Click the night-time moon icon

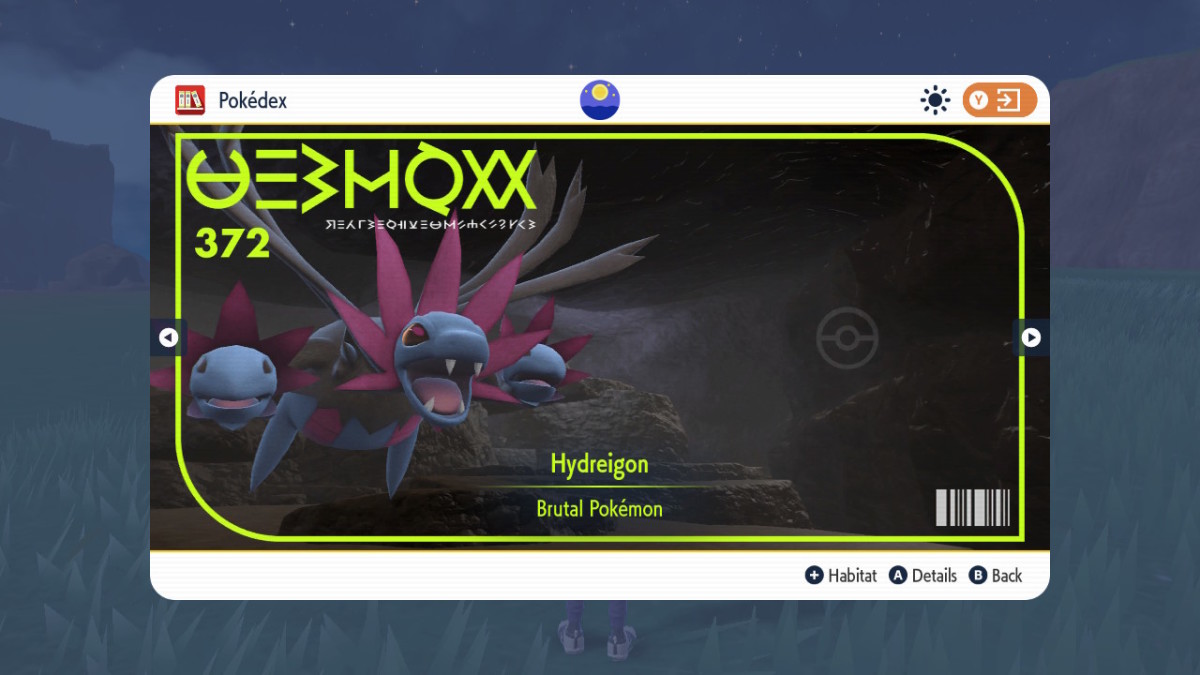click(600, 100)
